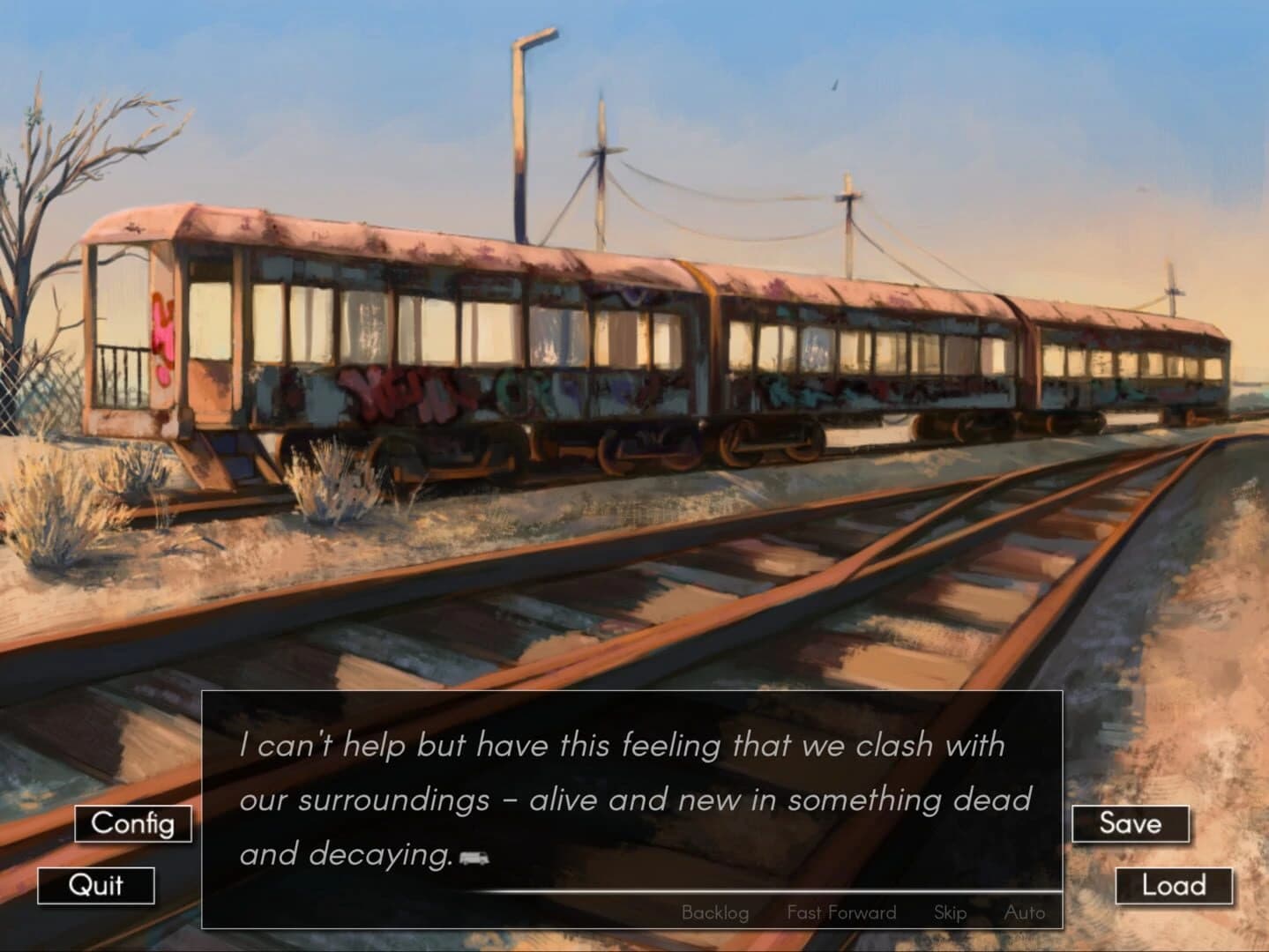1269x952 pixels.
Task: Open the Load game screen
Action: pyautogui.click(x=1174, y=885)
